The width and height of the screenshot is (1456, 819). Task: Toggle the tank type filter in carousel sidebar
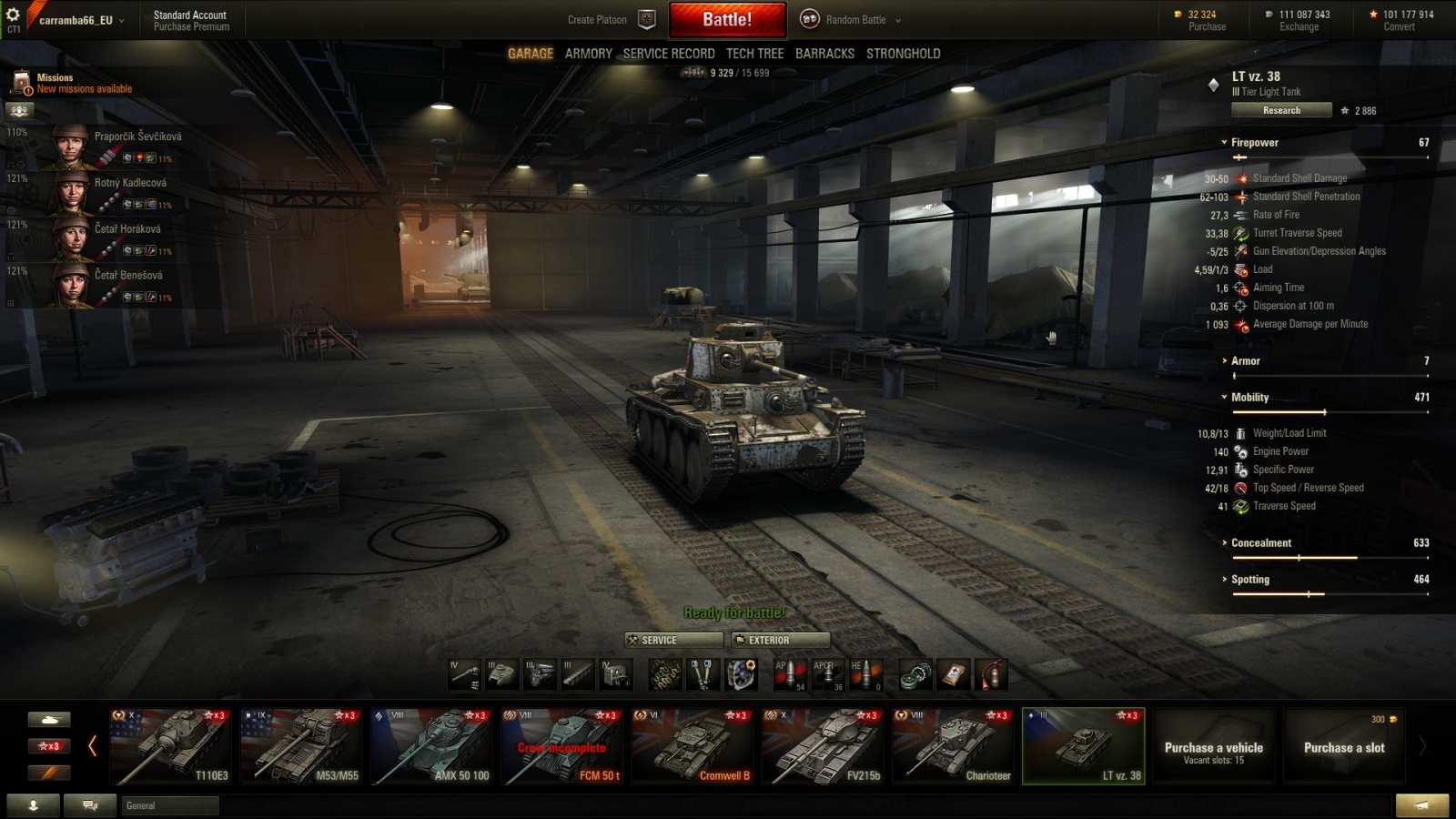(49, 719)
